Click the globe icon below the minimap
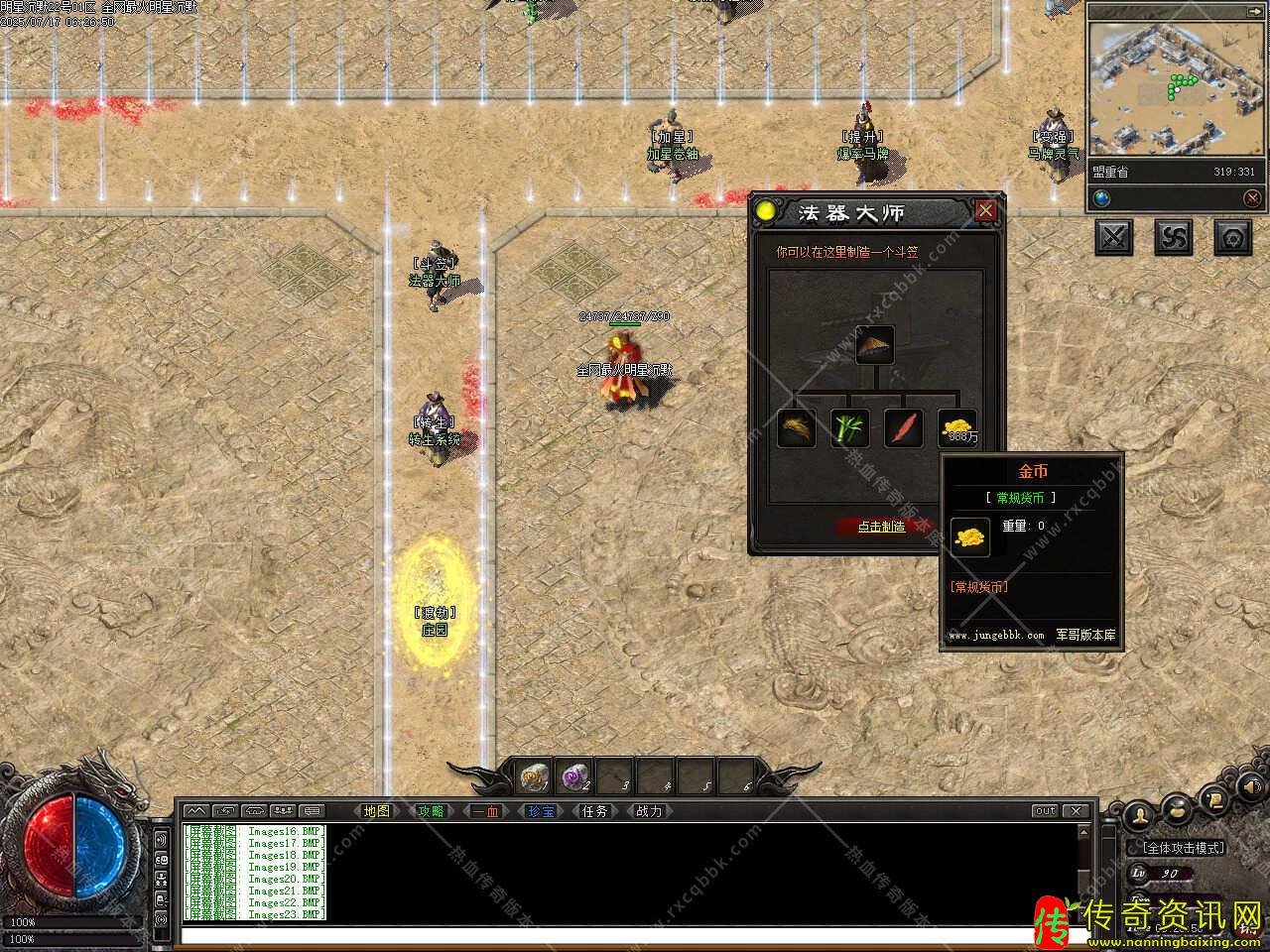The height and width of the screenshot is (952, 1270). point(1102,198)
